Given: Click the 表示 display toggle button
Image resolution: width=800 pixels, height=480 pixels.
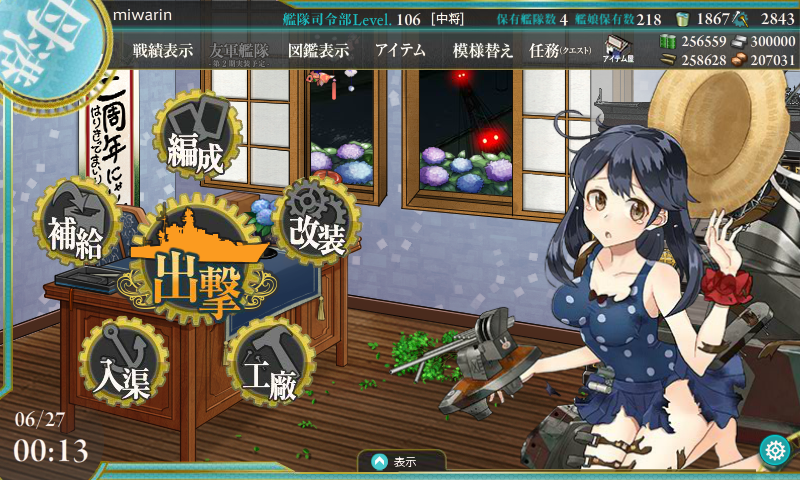Looking at the screenshot, I should coord(396,462).
